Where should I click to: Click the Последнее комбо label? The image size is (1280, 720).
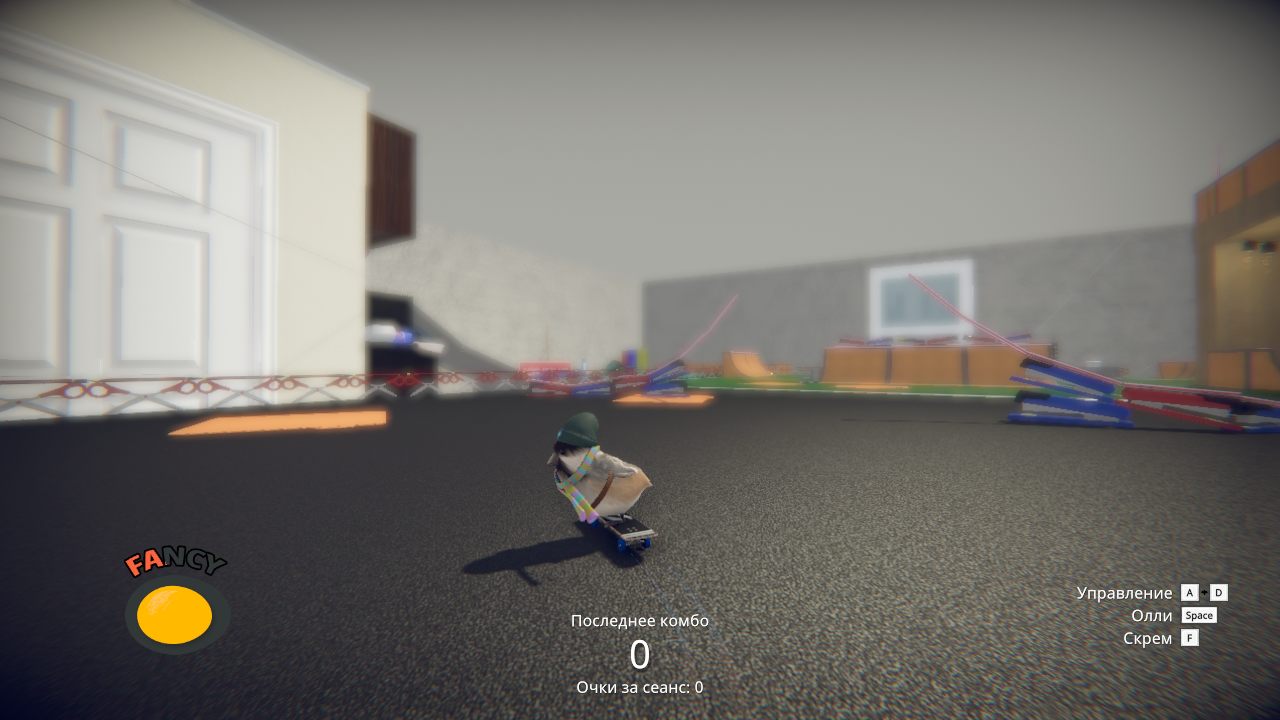click(639, 620)
